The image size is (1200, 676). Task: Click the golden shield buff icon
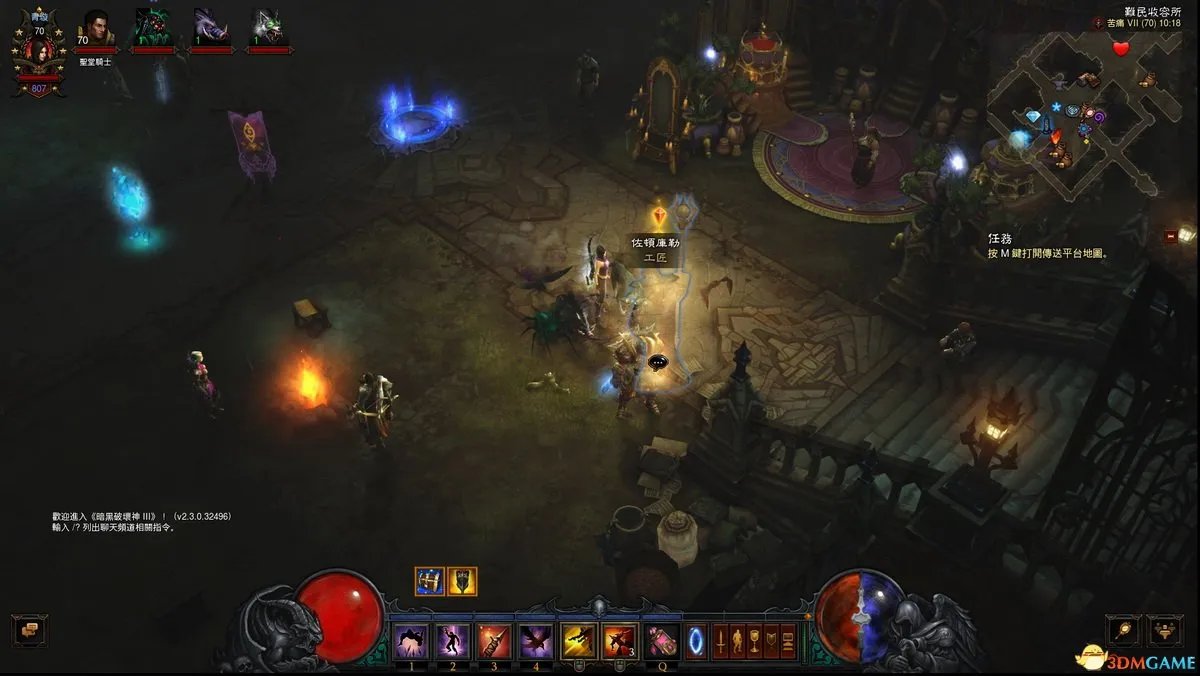click(x=462, y=581)
